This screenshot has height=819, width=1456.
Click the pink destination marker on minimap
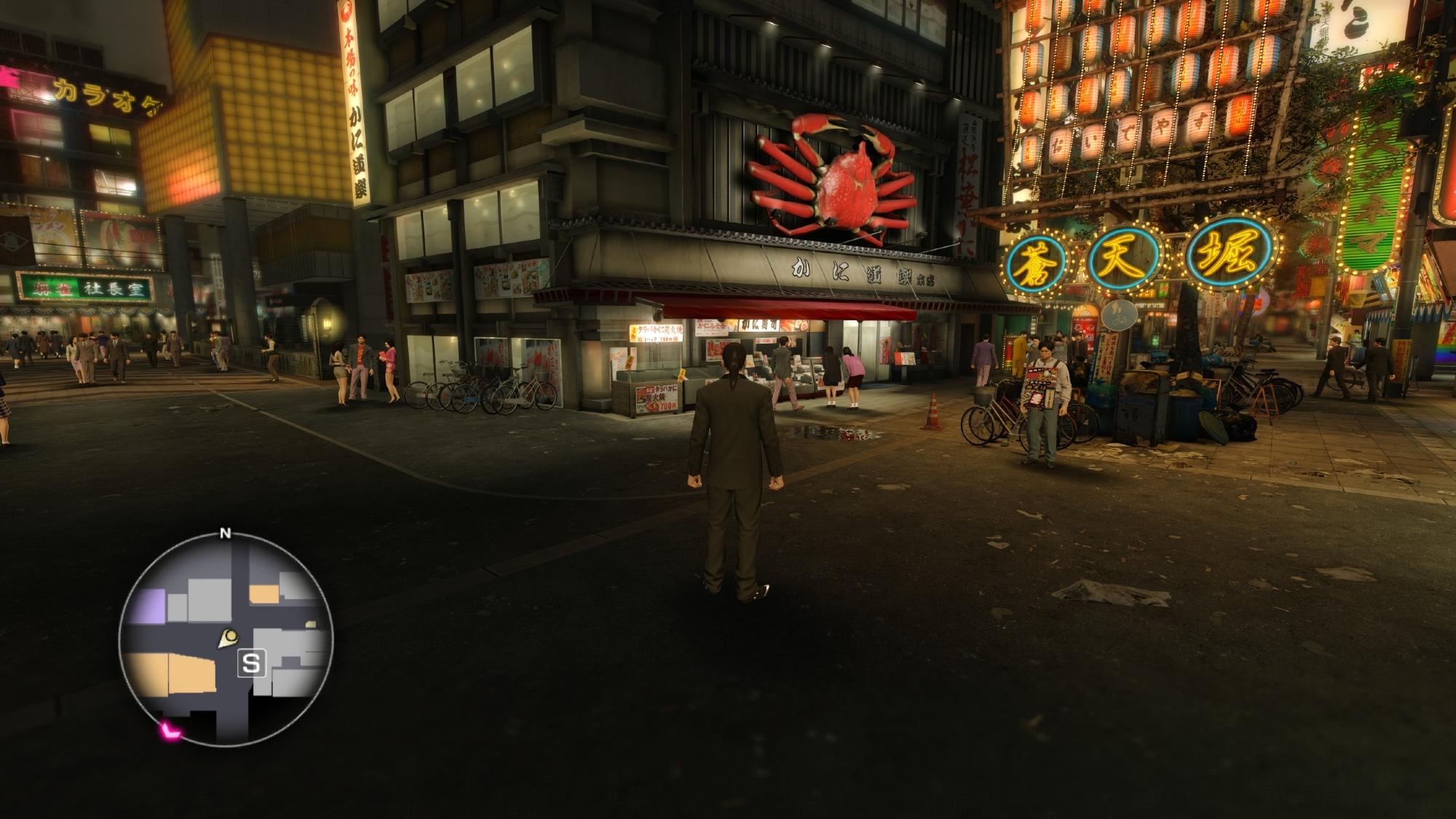click(x=170, y=731)
